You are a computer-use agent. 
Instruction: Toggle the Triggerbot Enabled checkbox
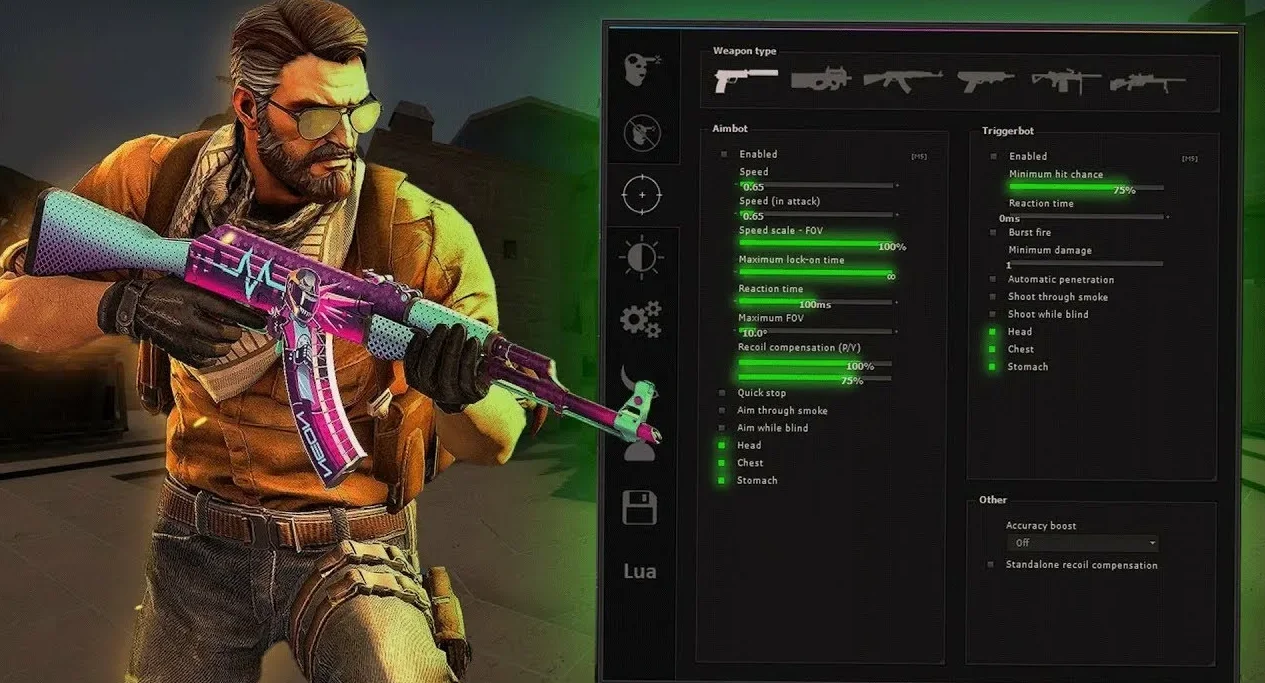994,156
